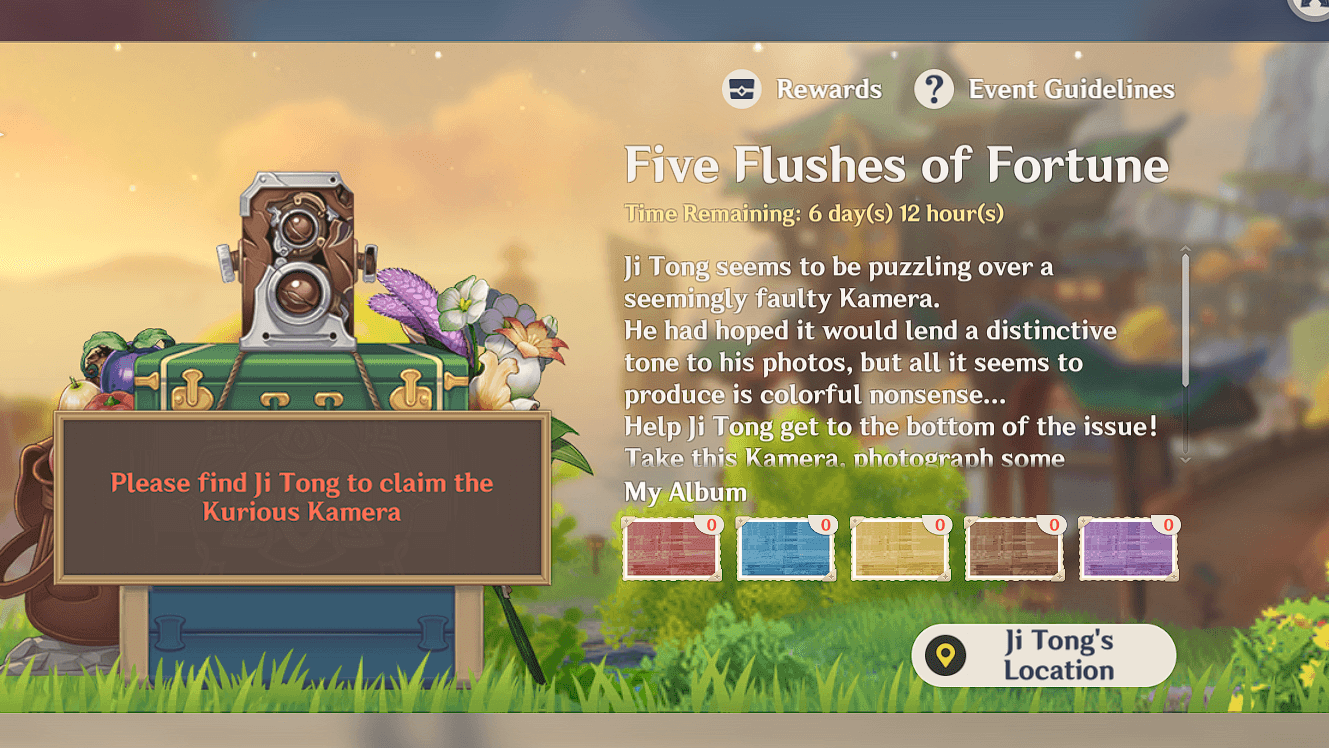Open the blue photo card in My Album

coord(786,550)
